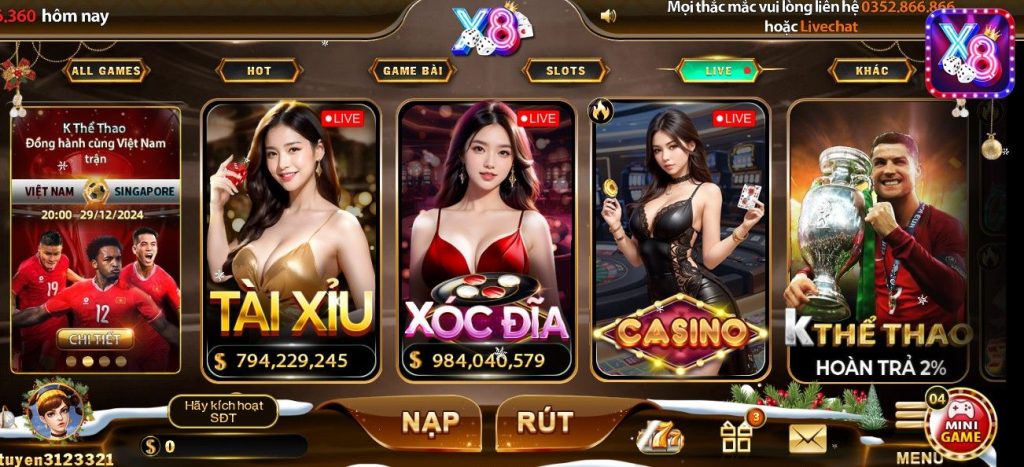Screen dimensions: 1024x467
Task: Switch to the ALL GAMES tab
Action: (x=107, y=71)
